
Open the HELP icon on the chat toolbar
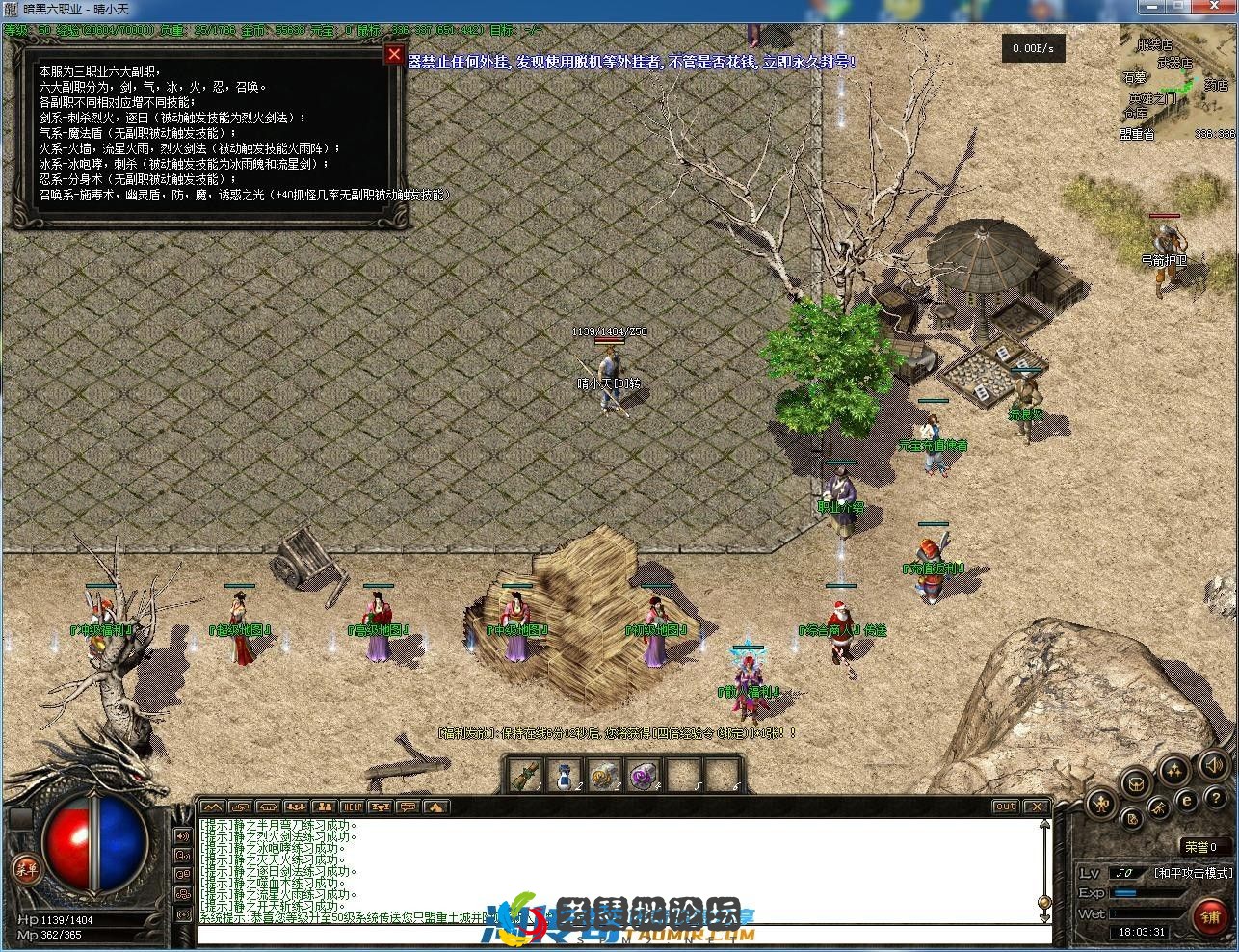[x=353, y=807]
